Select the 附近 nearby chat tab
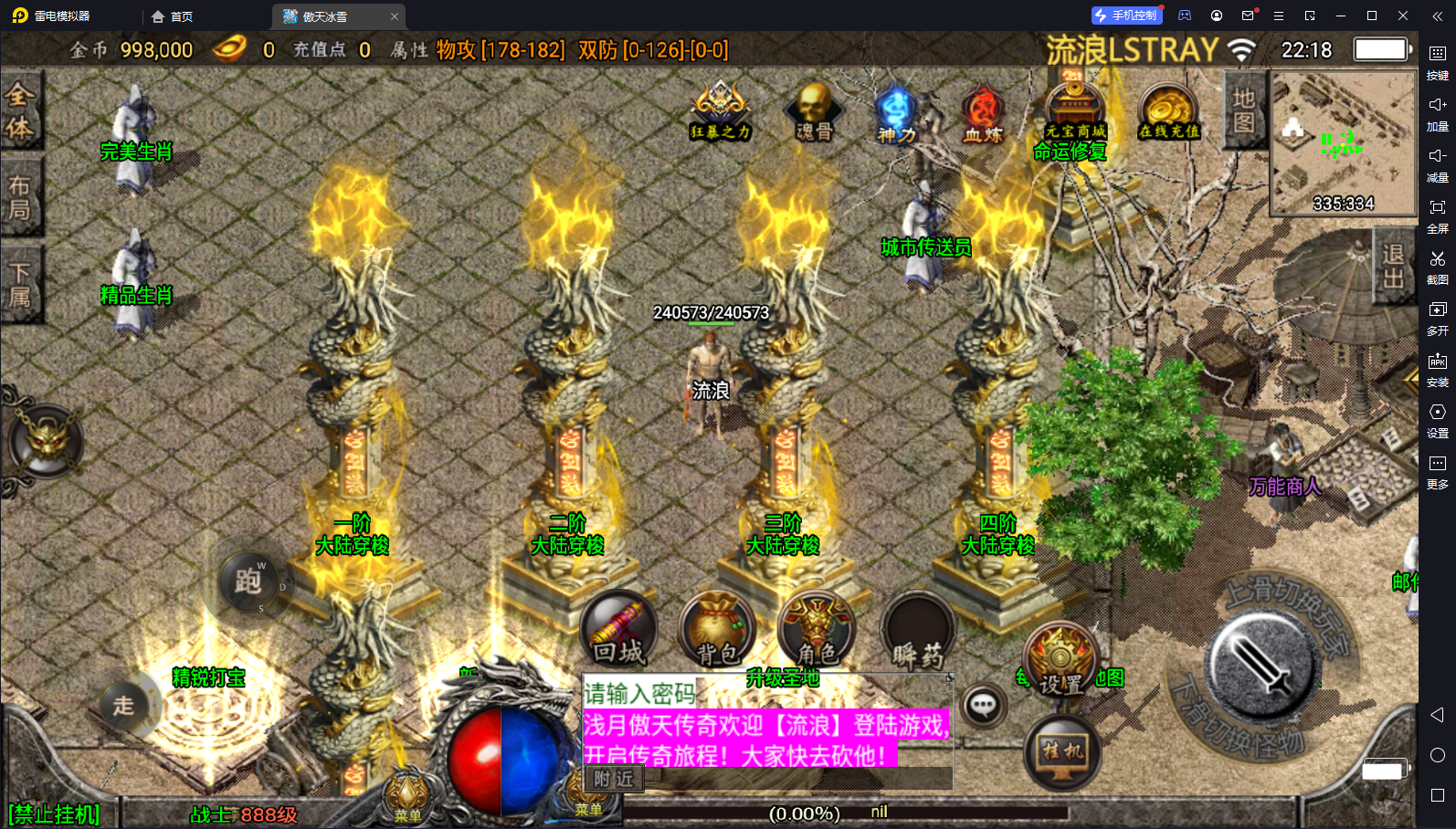Image resolution: width=1456 pixels, height=829 pixels. 613,779
